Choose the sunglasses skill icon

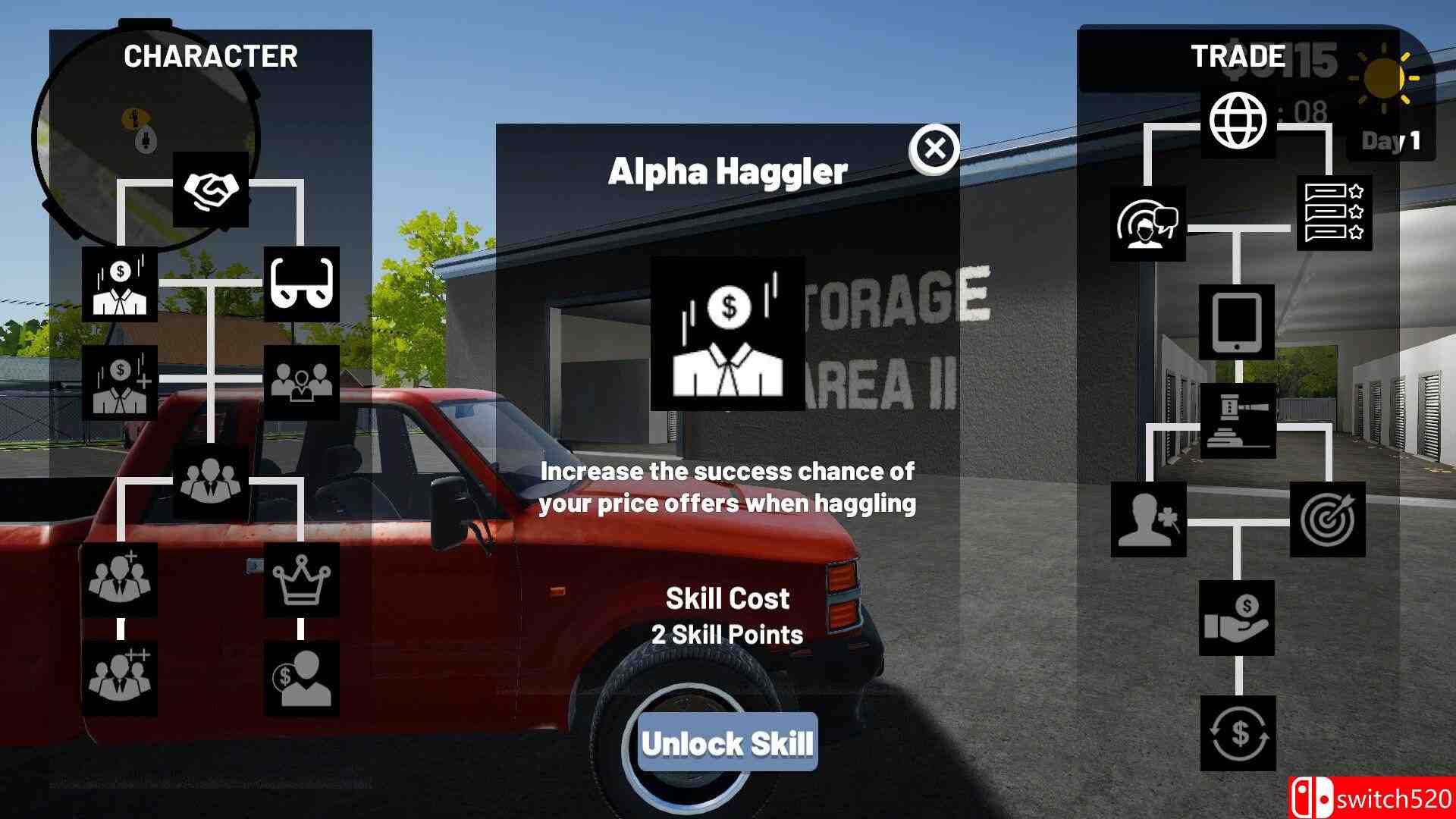click(x=302, y=284)
